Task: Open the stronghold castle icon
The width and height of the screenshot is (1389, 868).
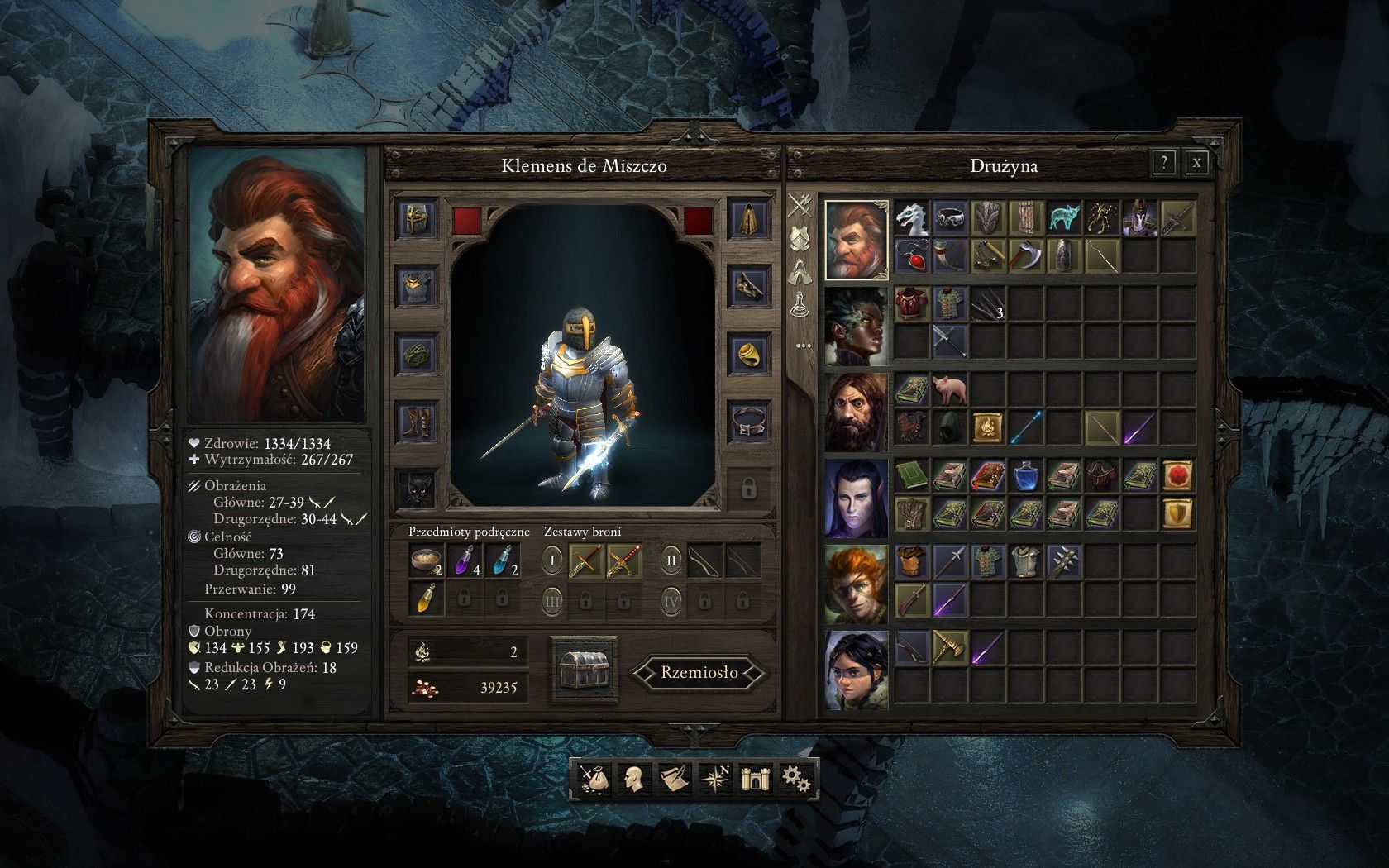Action: pos(754,779)
